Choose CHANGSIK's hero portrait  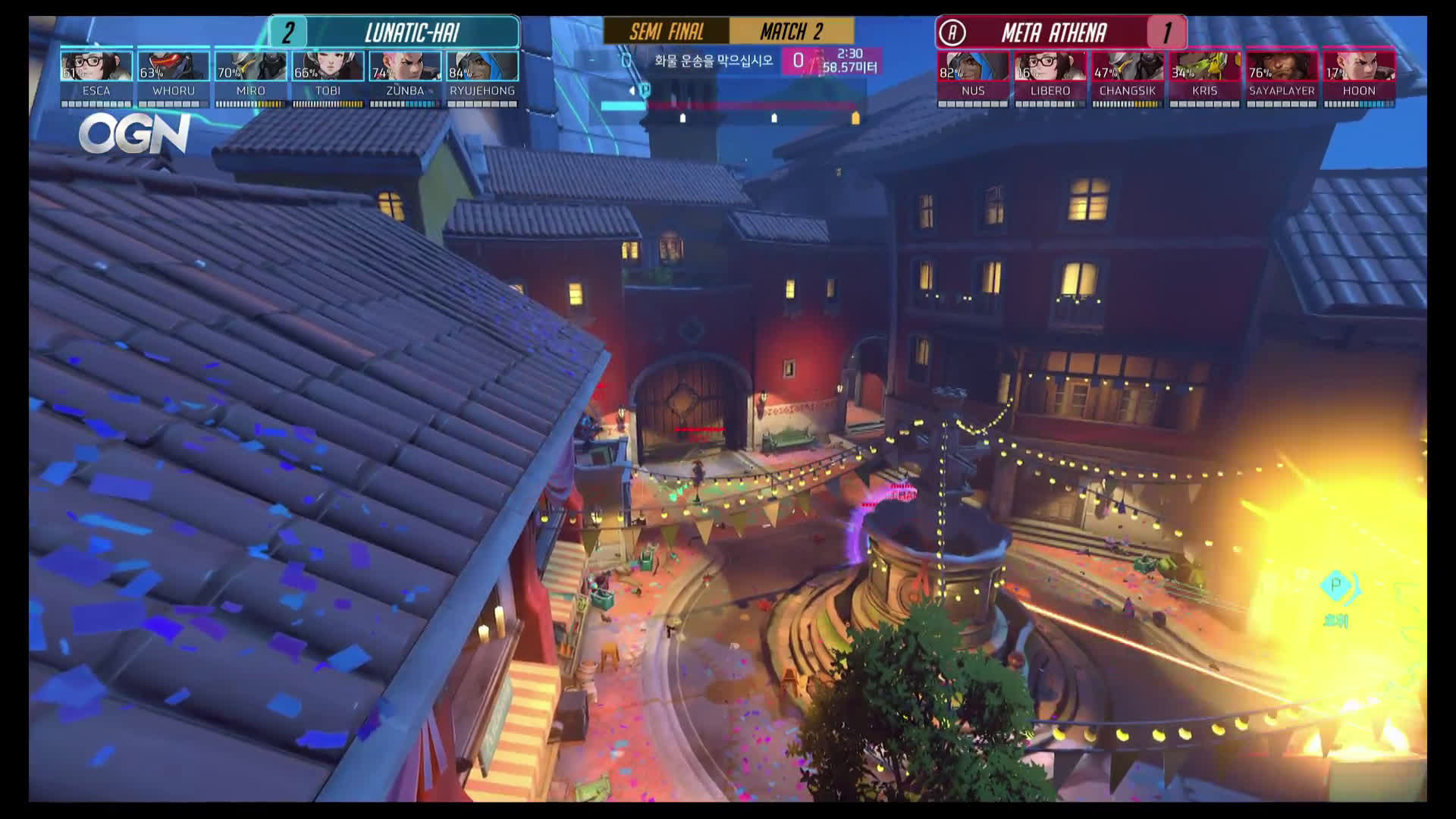(1128, 67)
